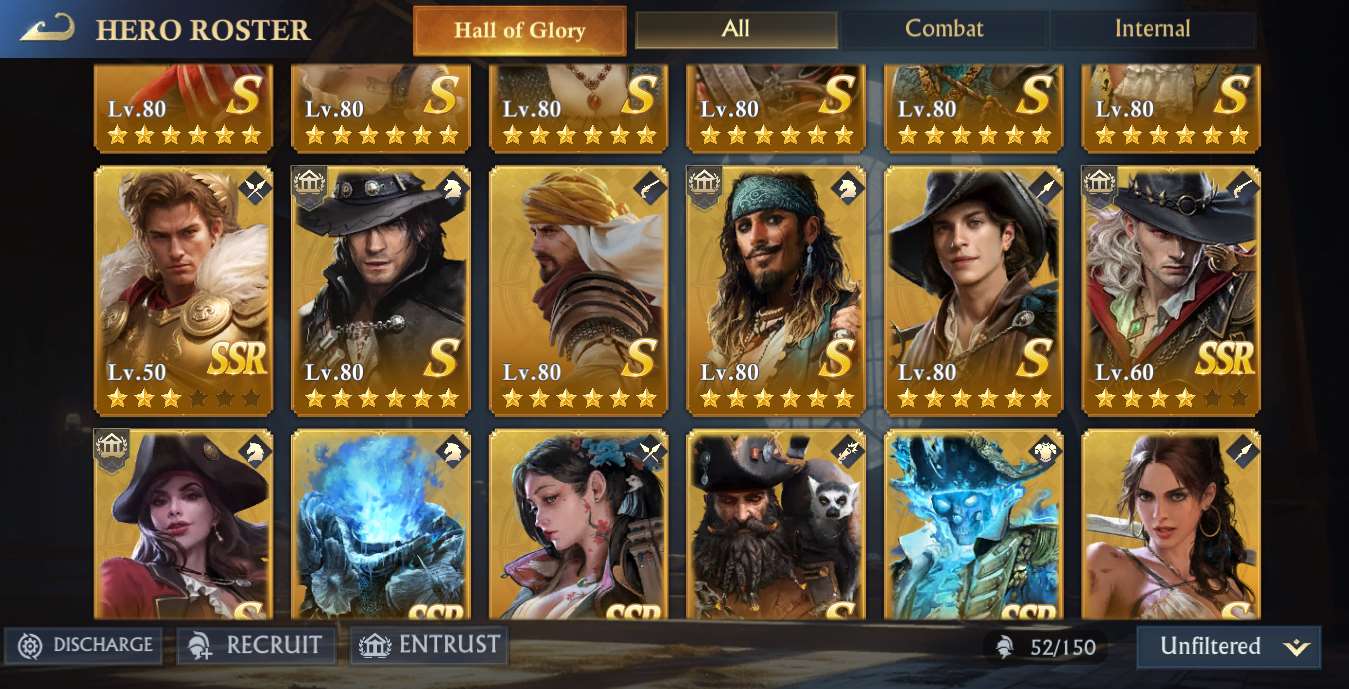
Task: Select the yellow-turbaned Lv.80 hero card
Action: pos(578,290)
